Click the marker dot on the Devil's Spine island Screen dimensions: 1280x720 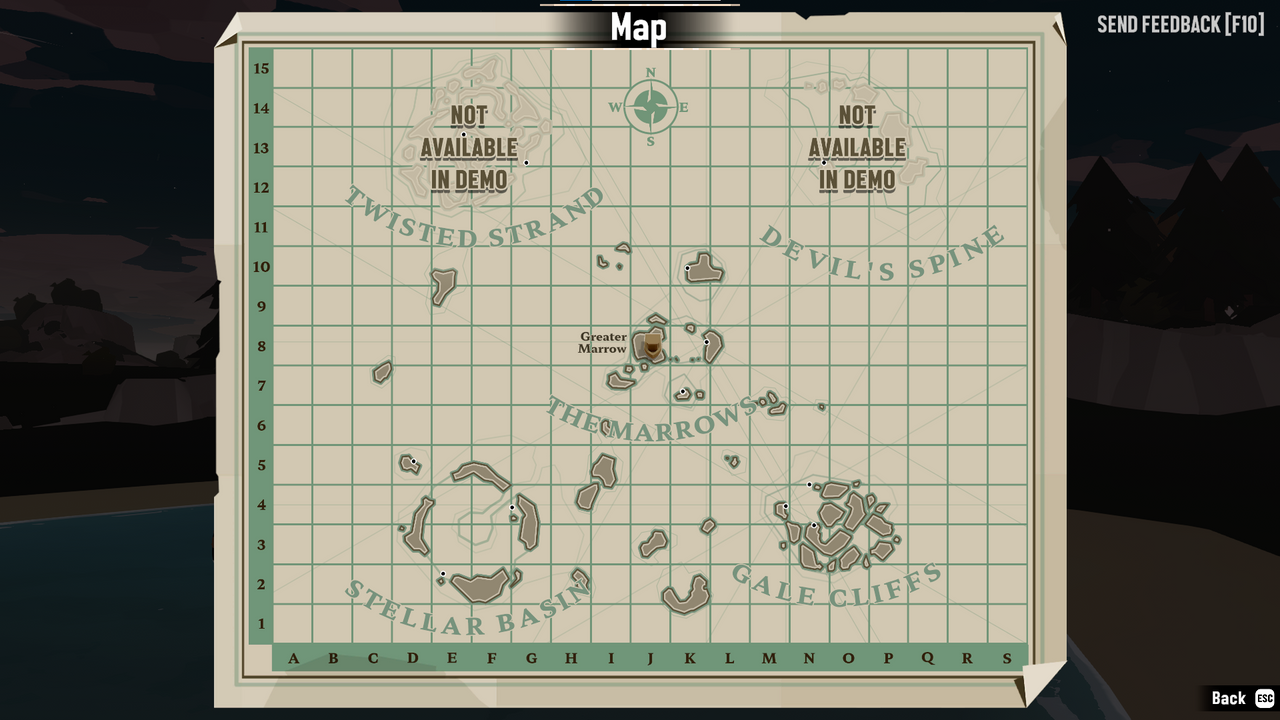687,268
